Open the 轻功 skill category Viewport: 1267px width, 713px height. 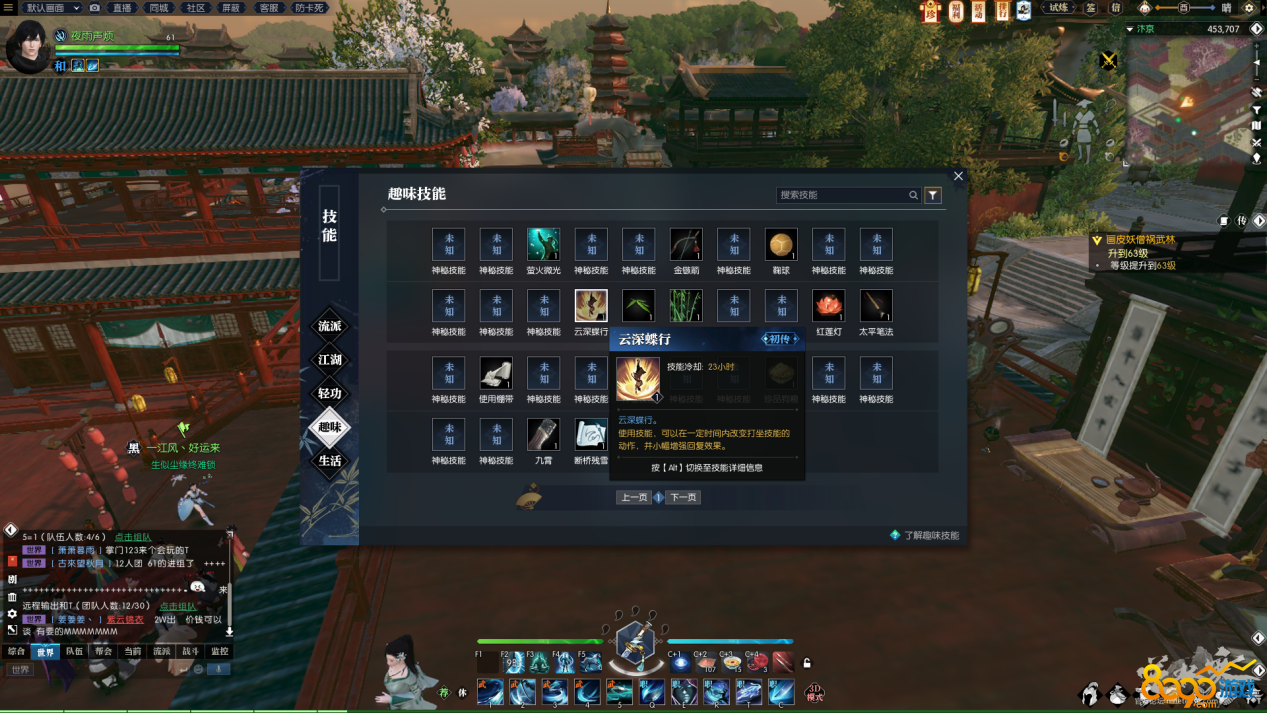(x=330, y=393)
